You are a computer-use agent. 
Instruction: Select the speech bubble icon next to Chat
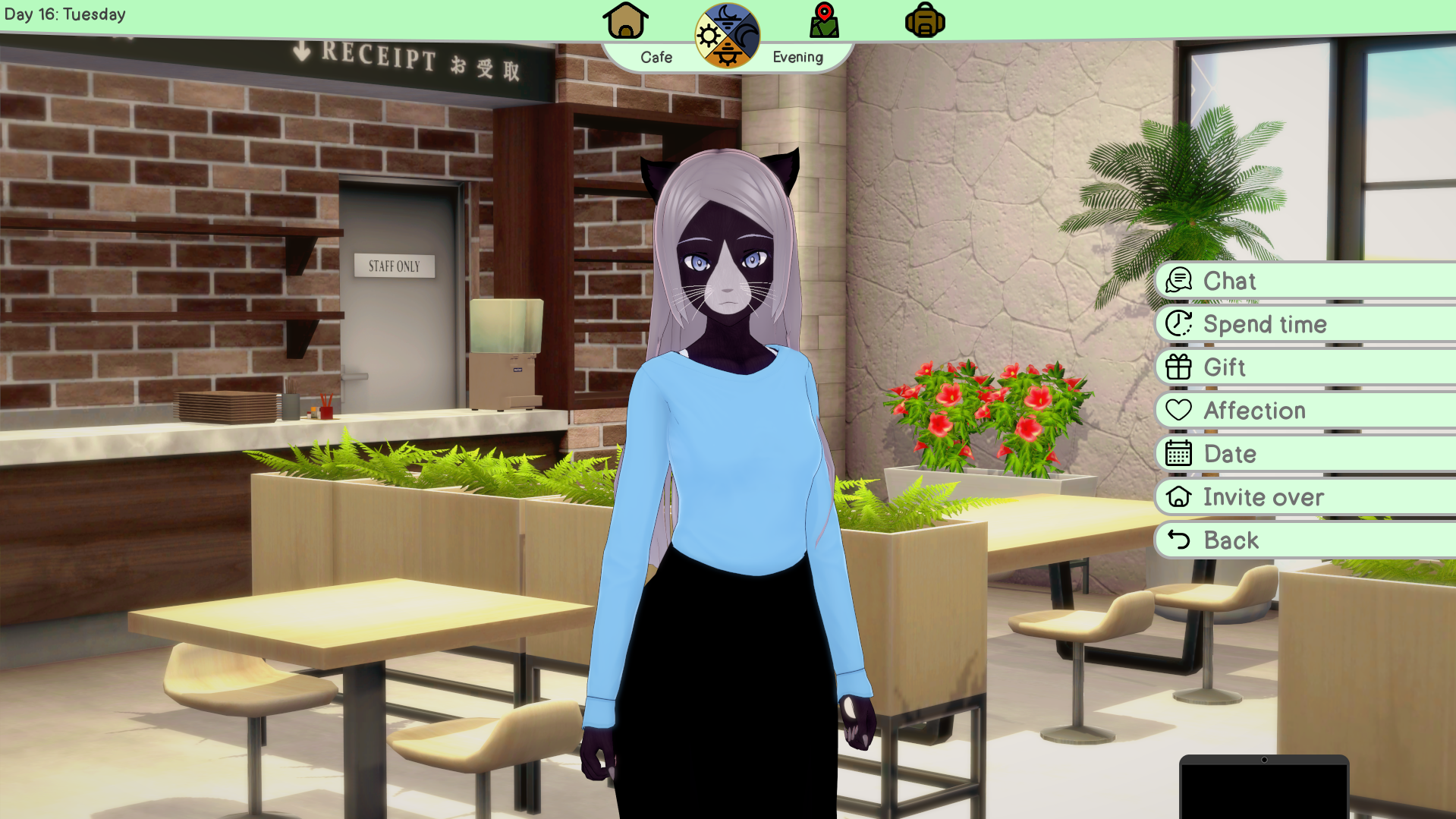point(1178,281)
